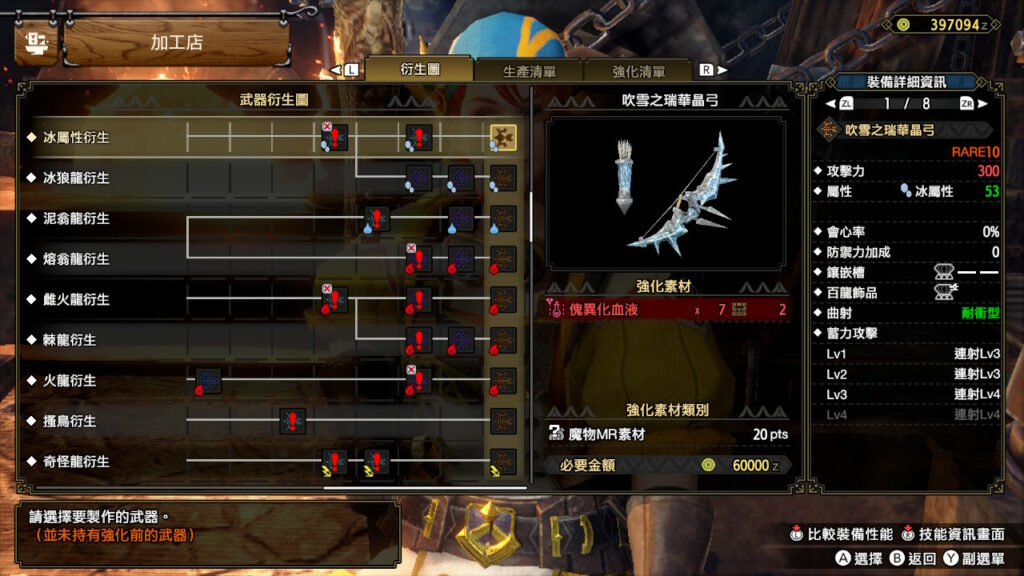Select the 雌火龍衍生 tree row
The height and width of the screenshot is (576, 1024).
[x=76, y=299]
